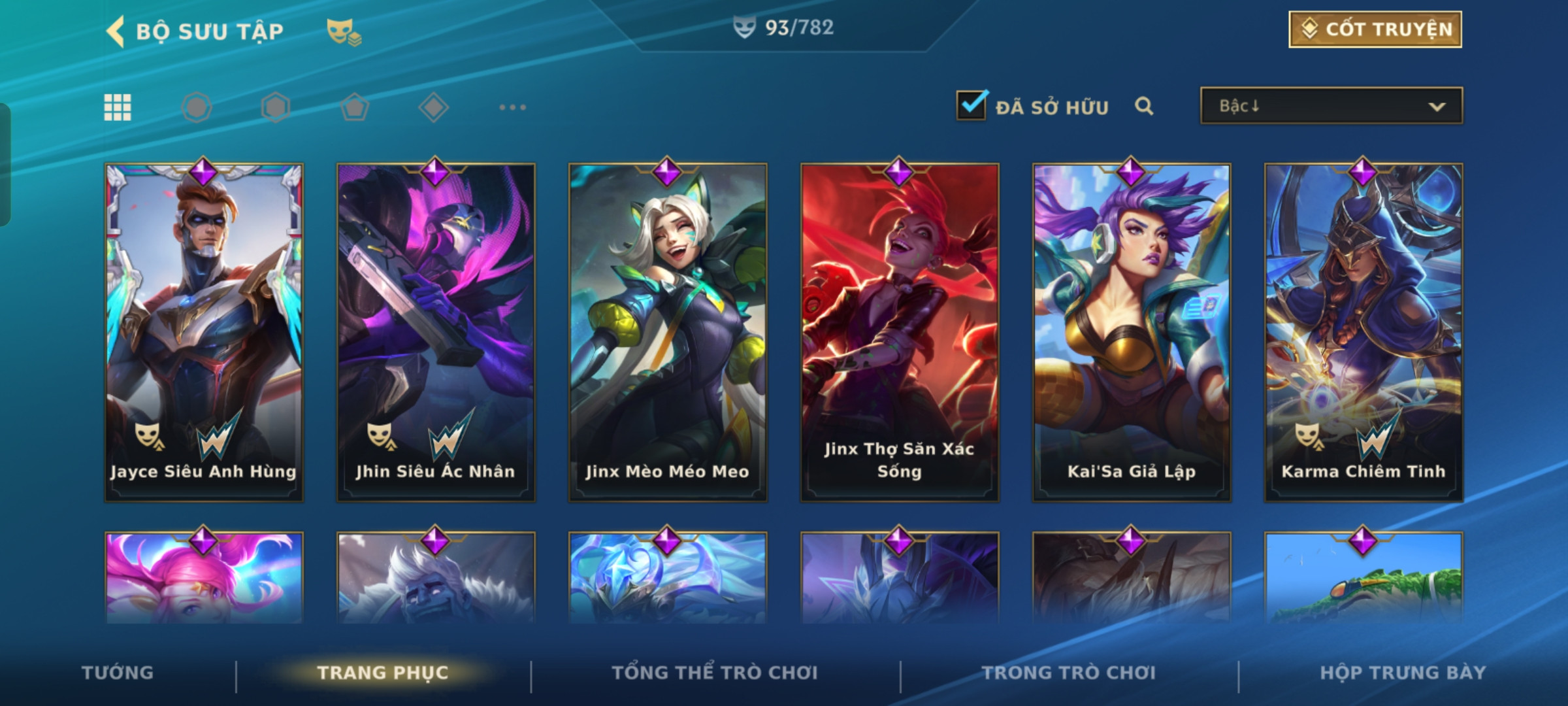Viewport: 1568px width, 706px height.
Task: Select the diamond-shaped rarity filter
Action: [x=433, y=107]
